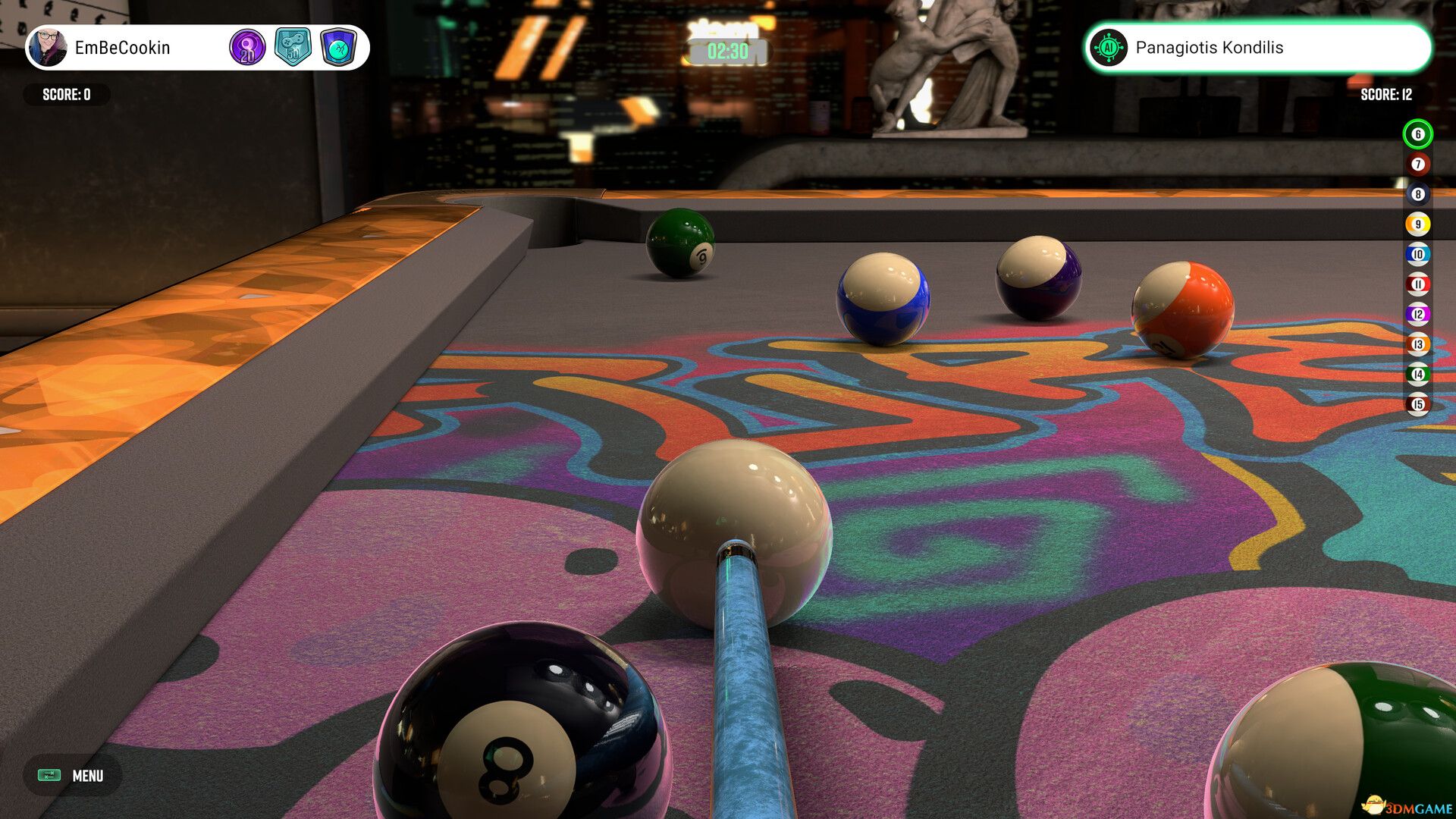
Task: Select the 12 ball icon in the tracker
Action: pyautogui.click(x=1417, y=314)
